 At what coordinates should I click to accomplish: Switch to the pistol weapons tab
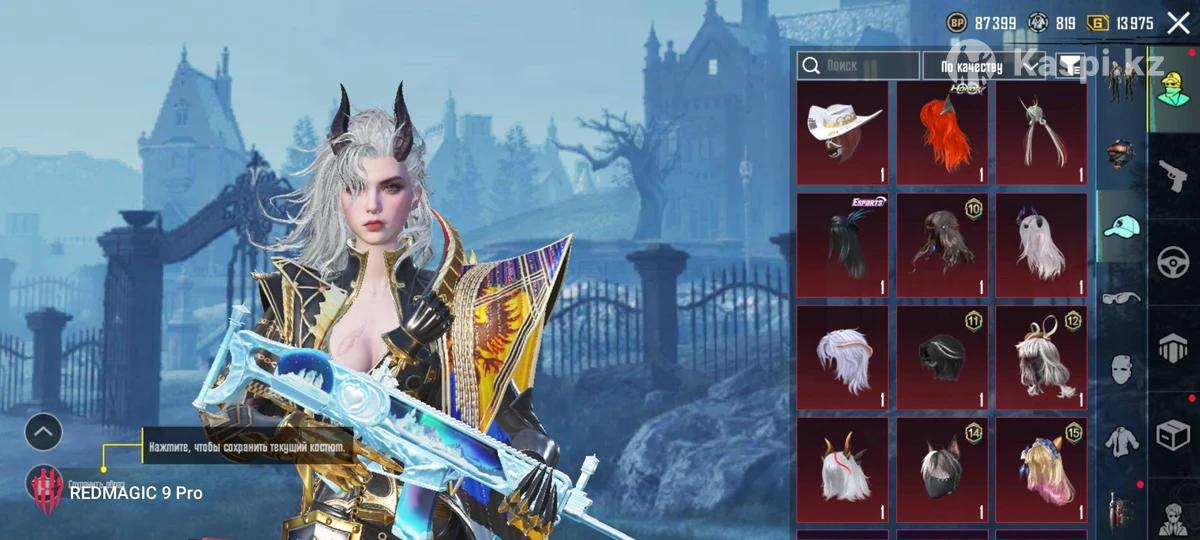(1173, 176)
